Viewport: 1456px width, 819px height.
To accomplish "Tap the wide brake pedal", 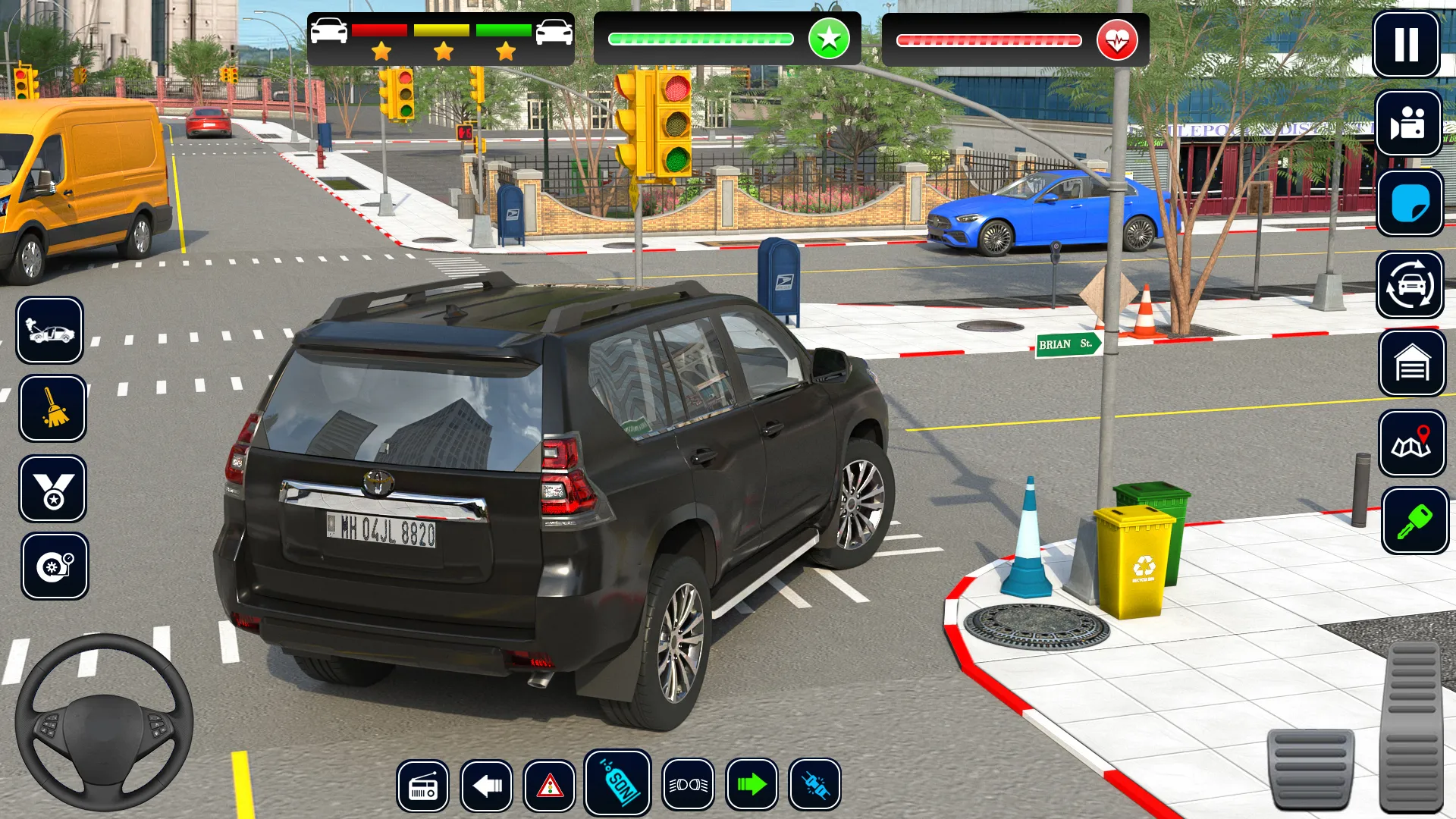I will pos(1310,767).
